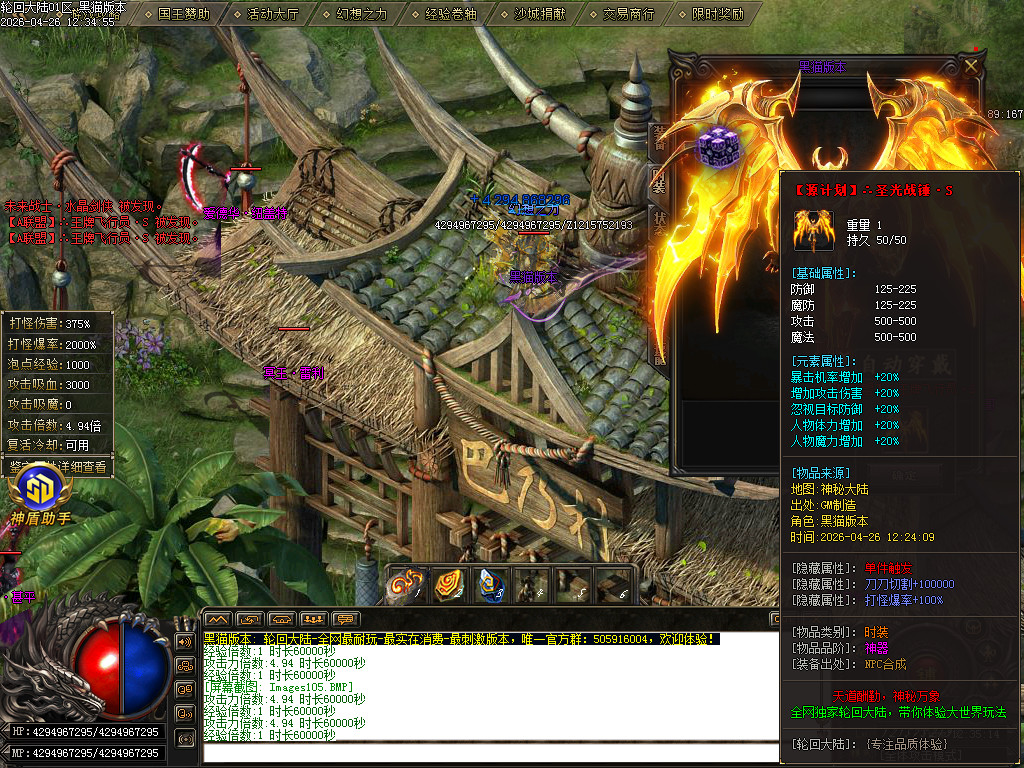This screenshot has height=768, width=1024.
Task: Open the 沙城捐献 donation menu
Action: point(540,14)
